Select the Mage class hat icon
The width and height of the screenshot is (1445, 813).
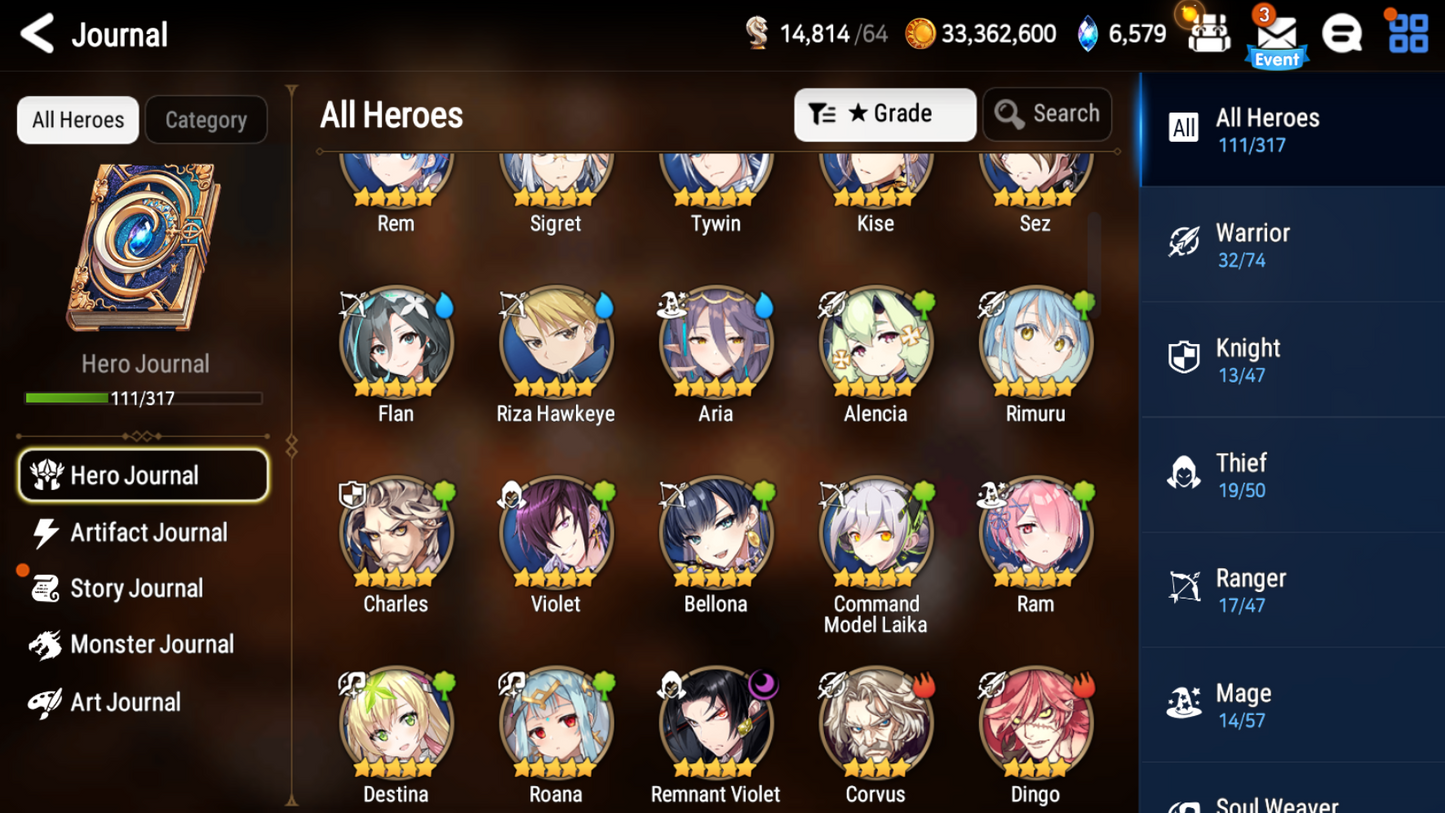(1184, 701)
